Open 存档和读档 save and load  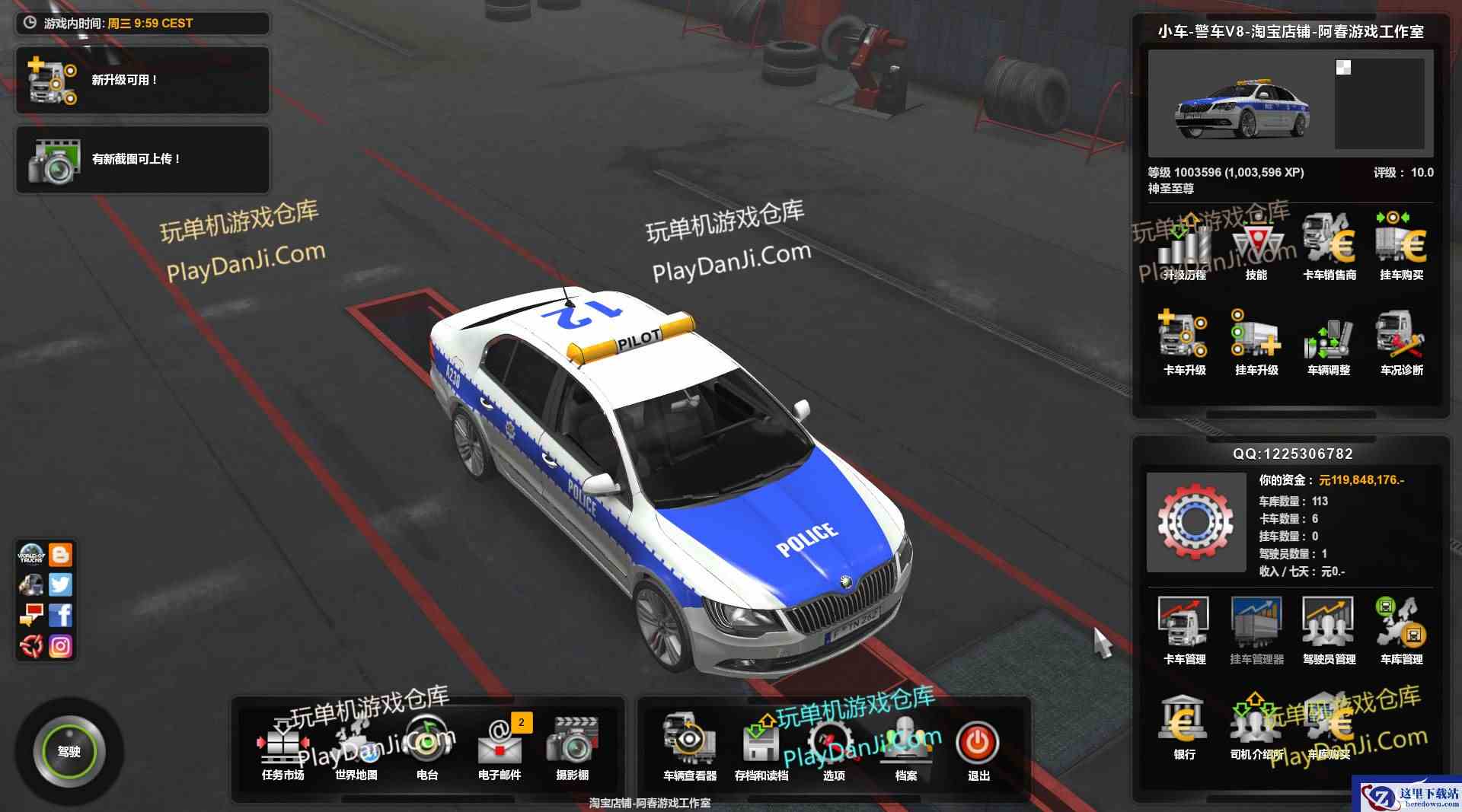(761, 747)
